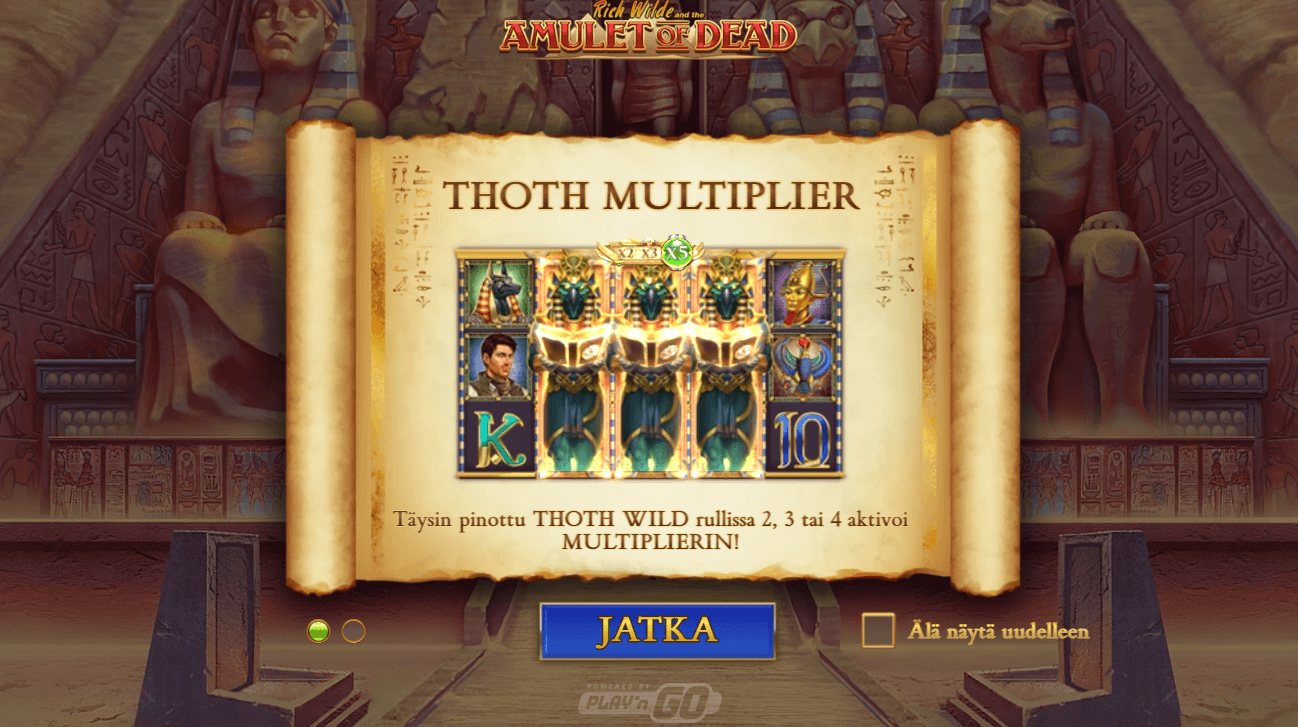Continue with the blue JATKA button
The height and width of the screenshot is (727, 1298).
(x=657, y=630)
